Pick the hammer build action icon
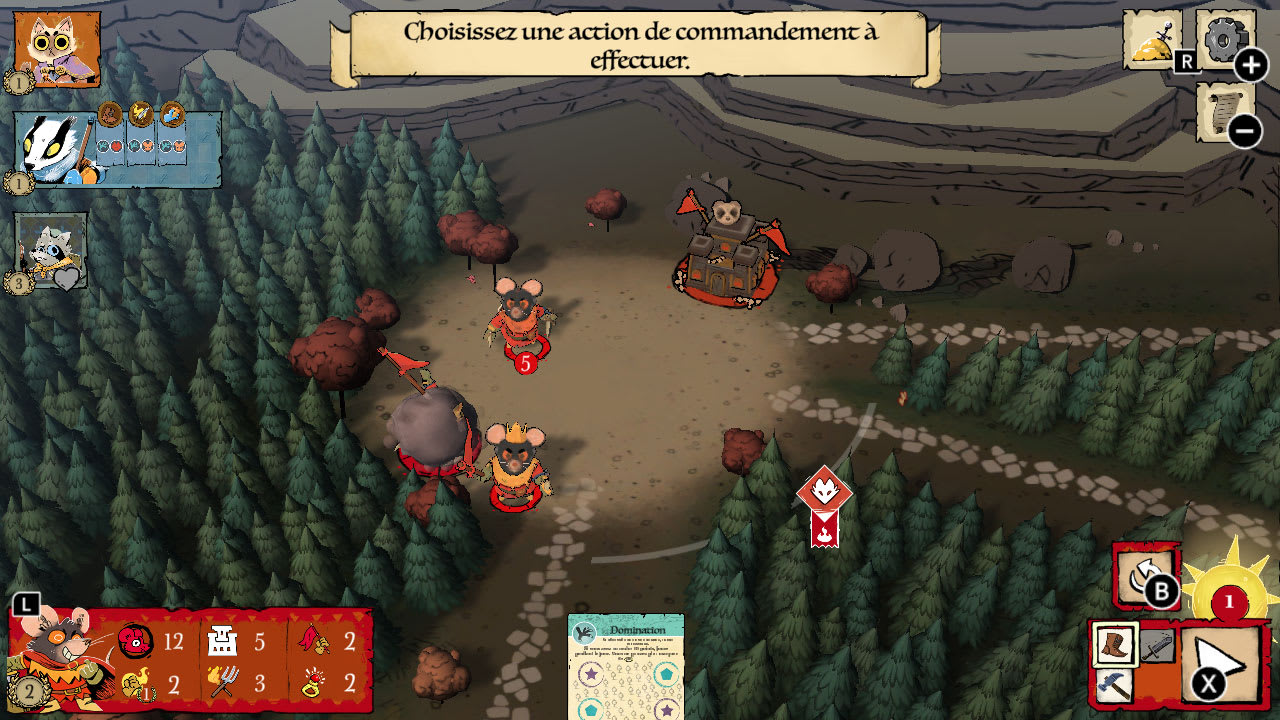This screenshot has height=720, width=1280. click(x=1114, y=686)
